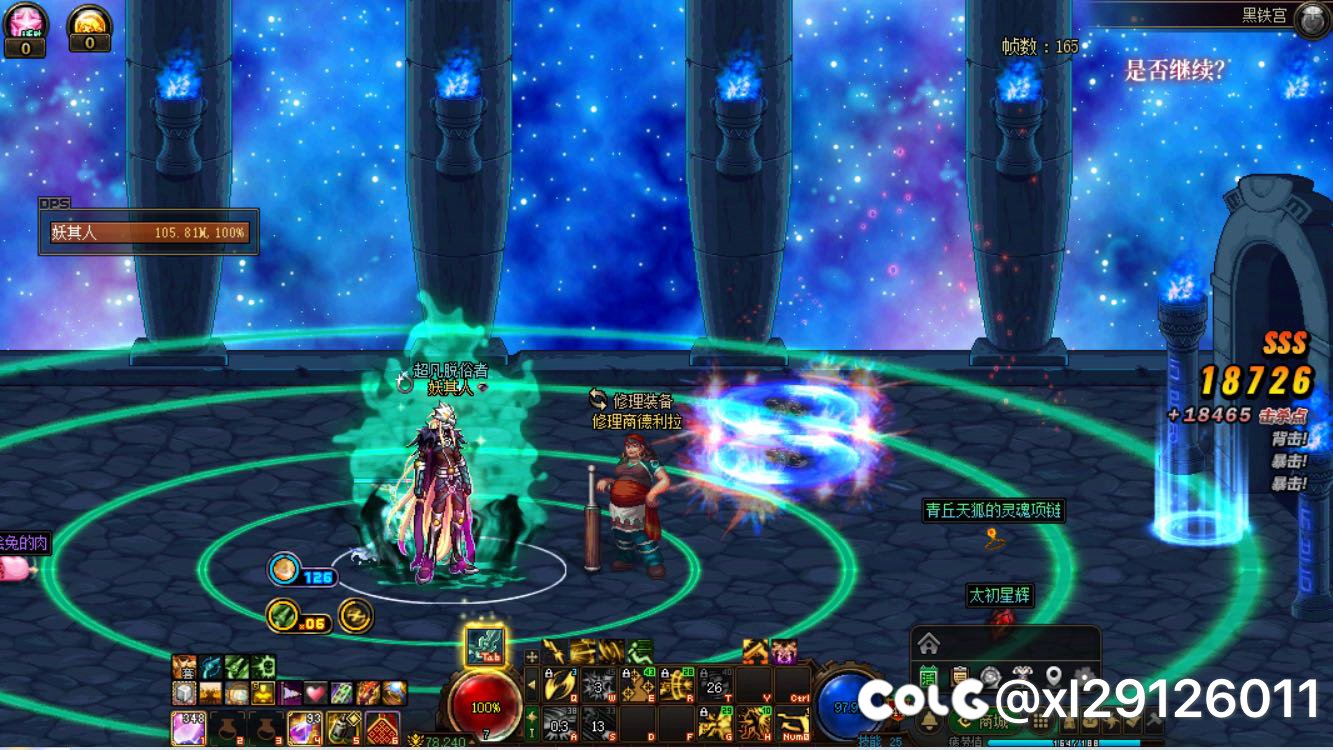Trigger the skill bound to R
The height and width of the screenshot is (750, 1333).
click(676, 686)
